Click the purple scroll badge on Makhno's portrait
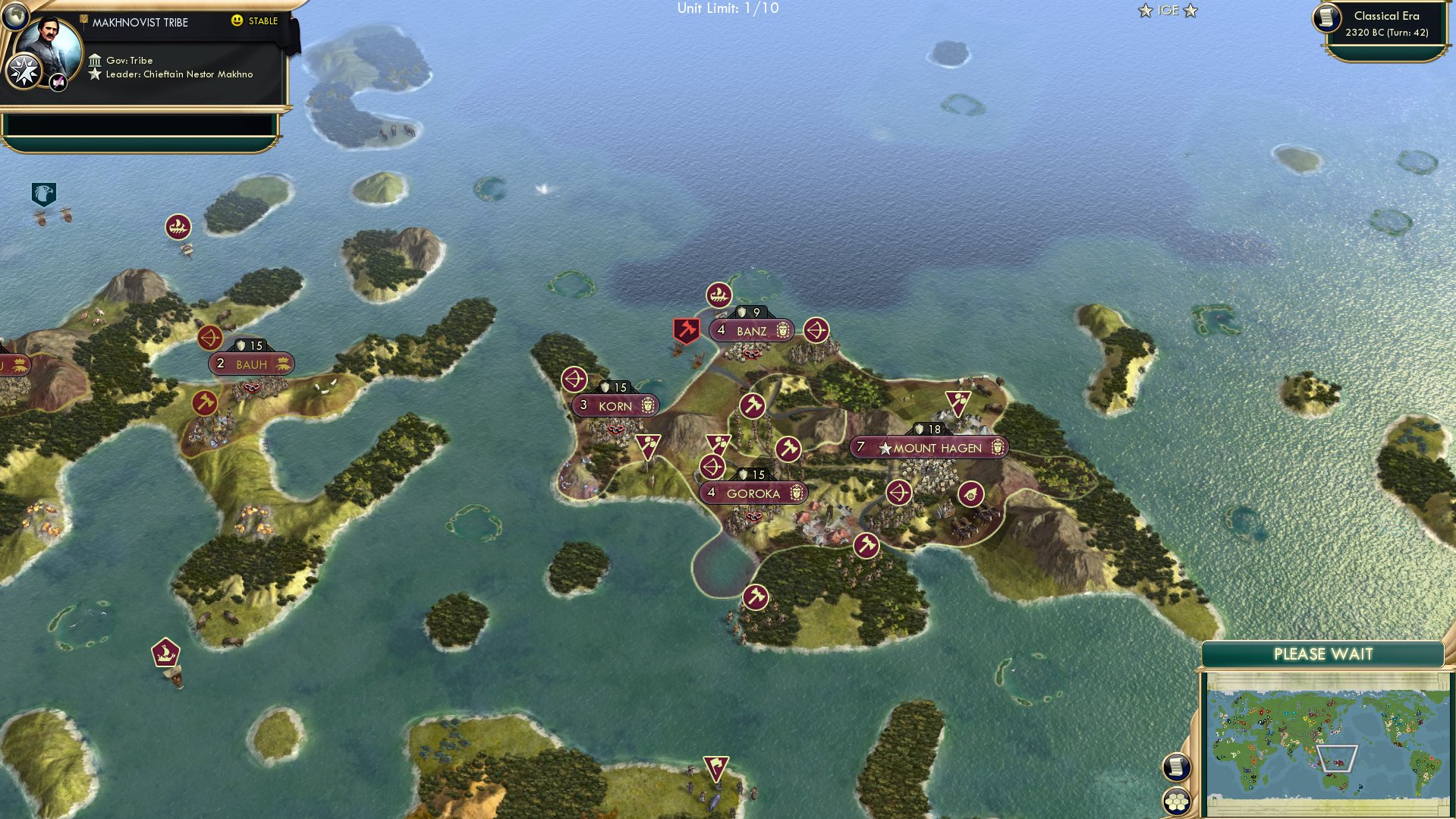 point(58,80)
